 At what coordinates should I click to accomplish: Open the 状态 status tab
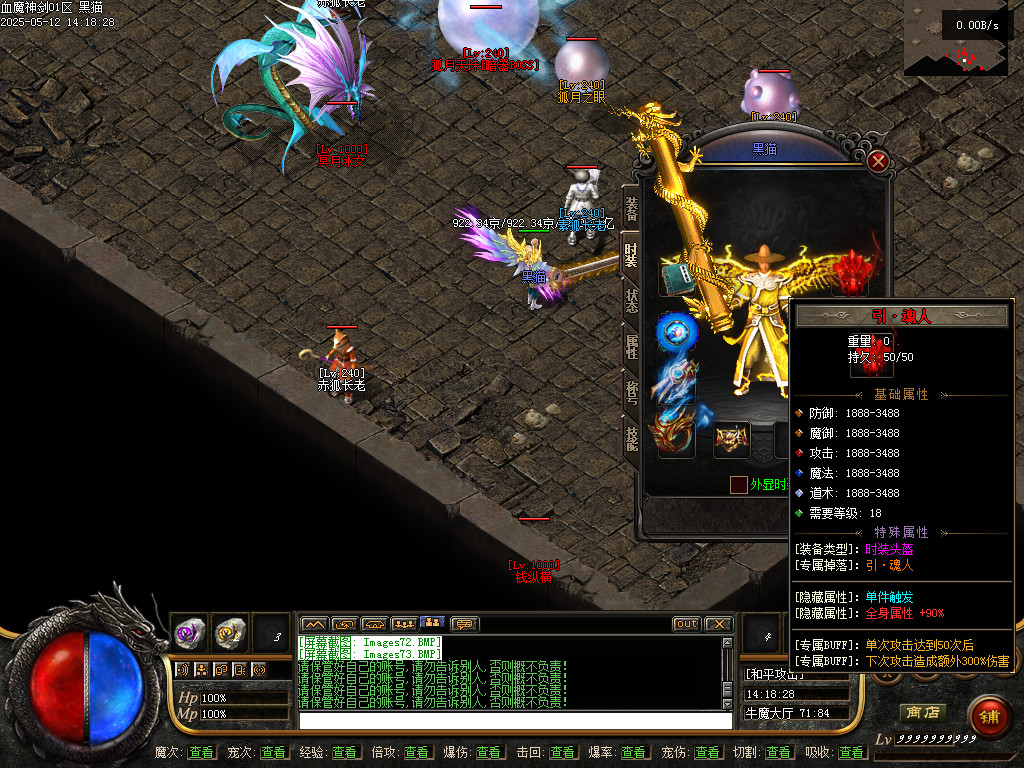[x=631, y=301]
